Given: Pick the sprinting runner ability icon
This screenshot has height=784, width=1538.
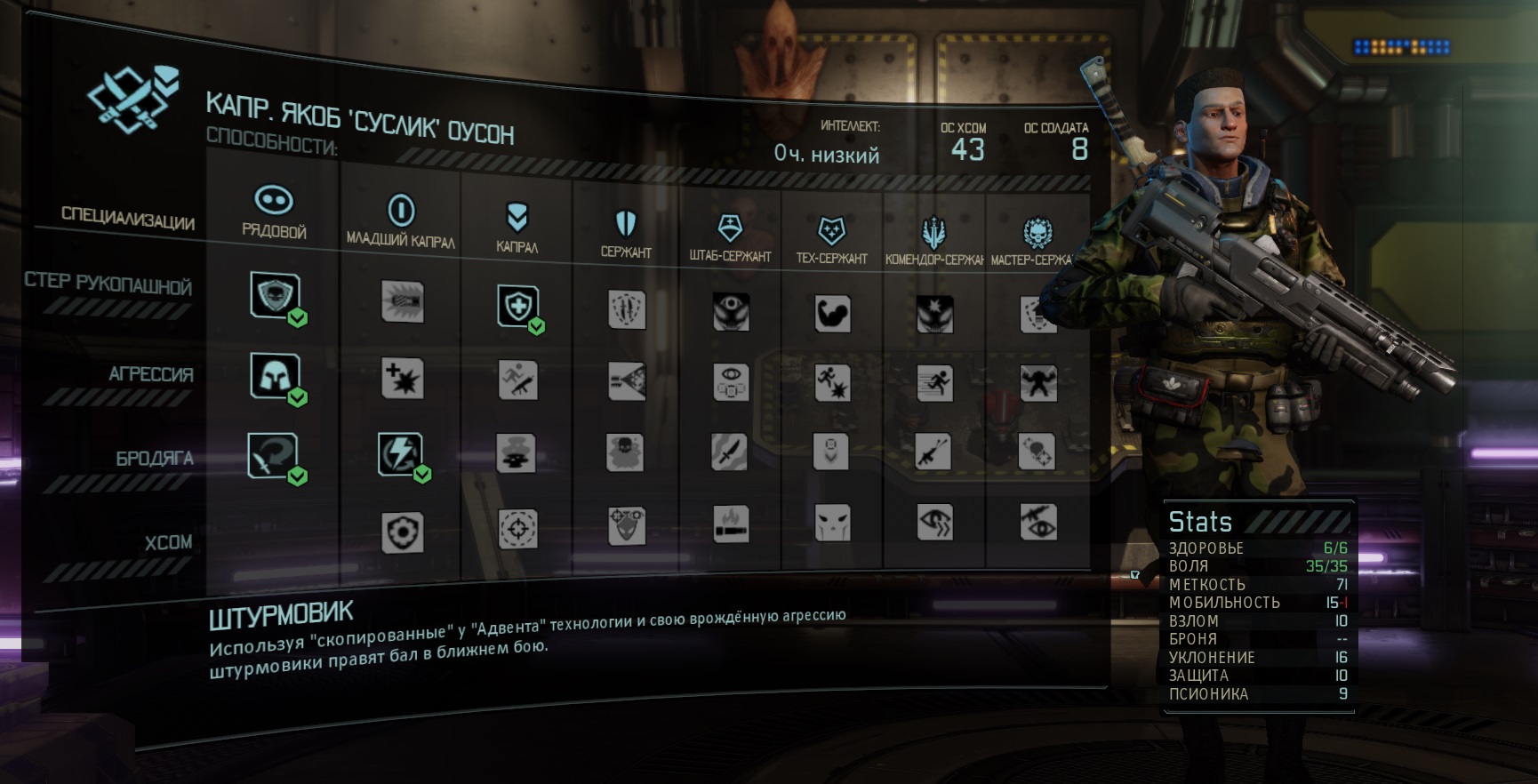Looking at the screenshot, I should coord(934,384).
